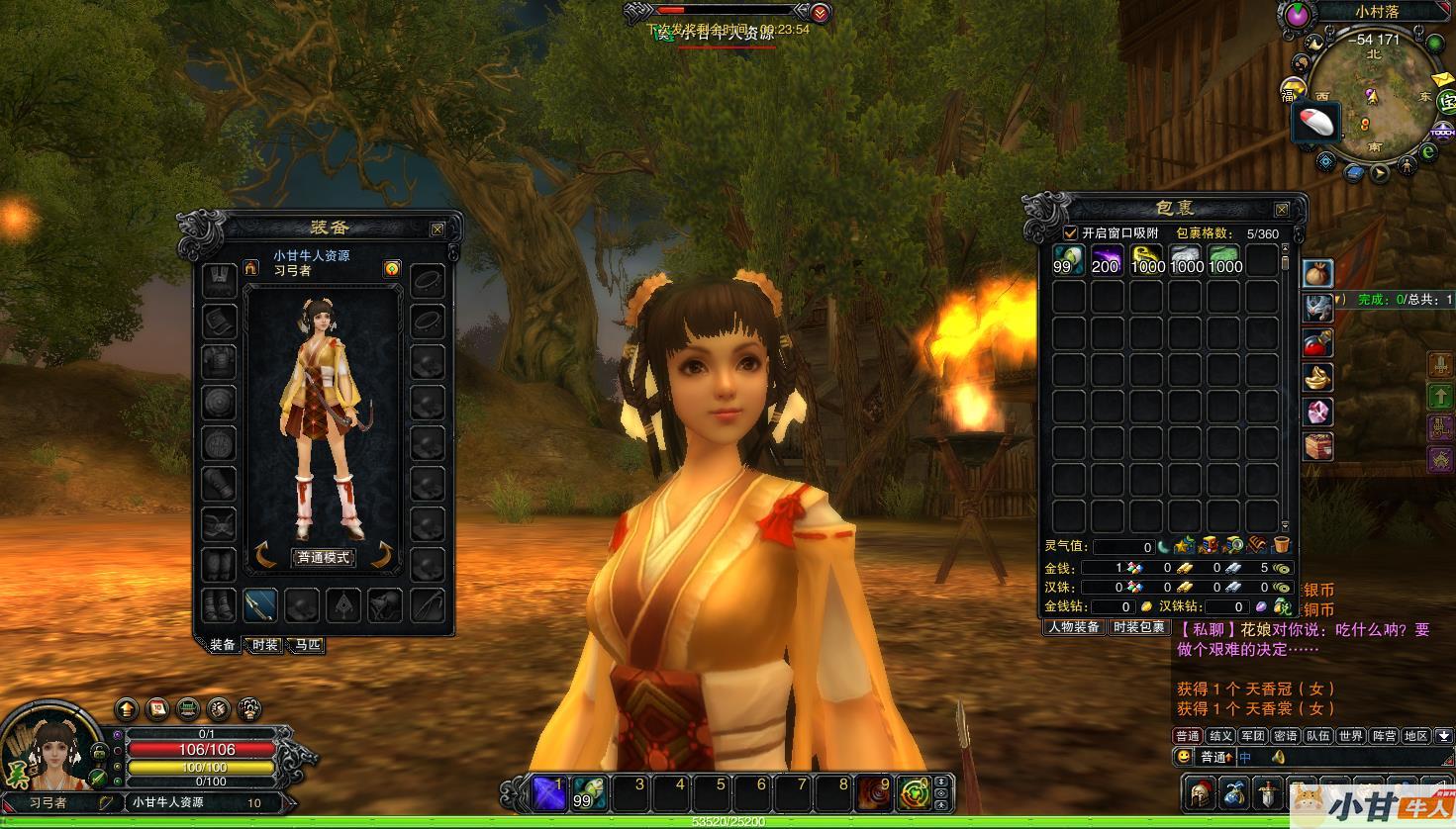Viewport: 1456px width, 829px height.
Task: Select the red potion bag category
Action: tap(1316, 343)
